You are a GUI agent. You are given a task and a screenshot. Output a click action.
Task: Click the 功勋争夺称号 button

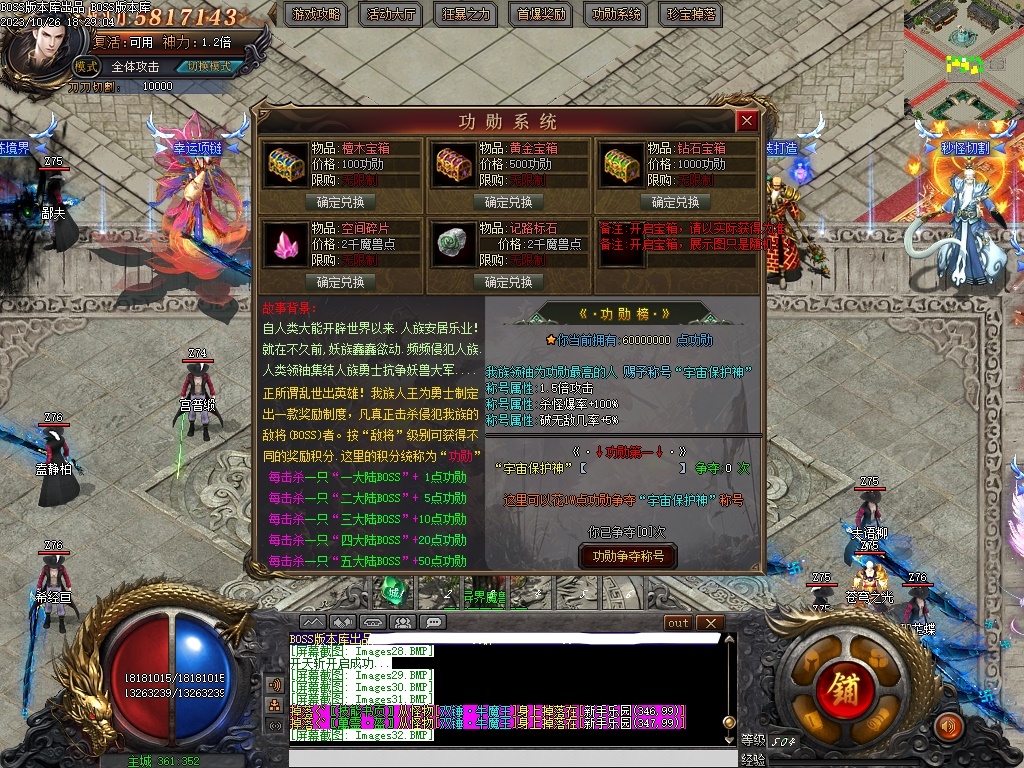[x=627, y=556]
